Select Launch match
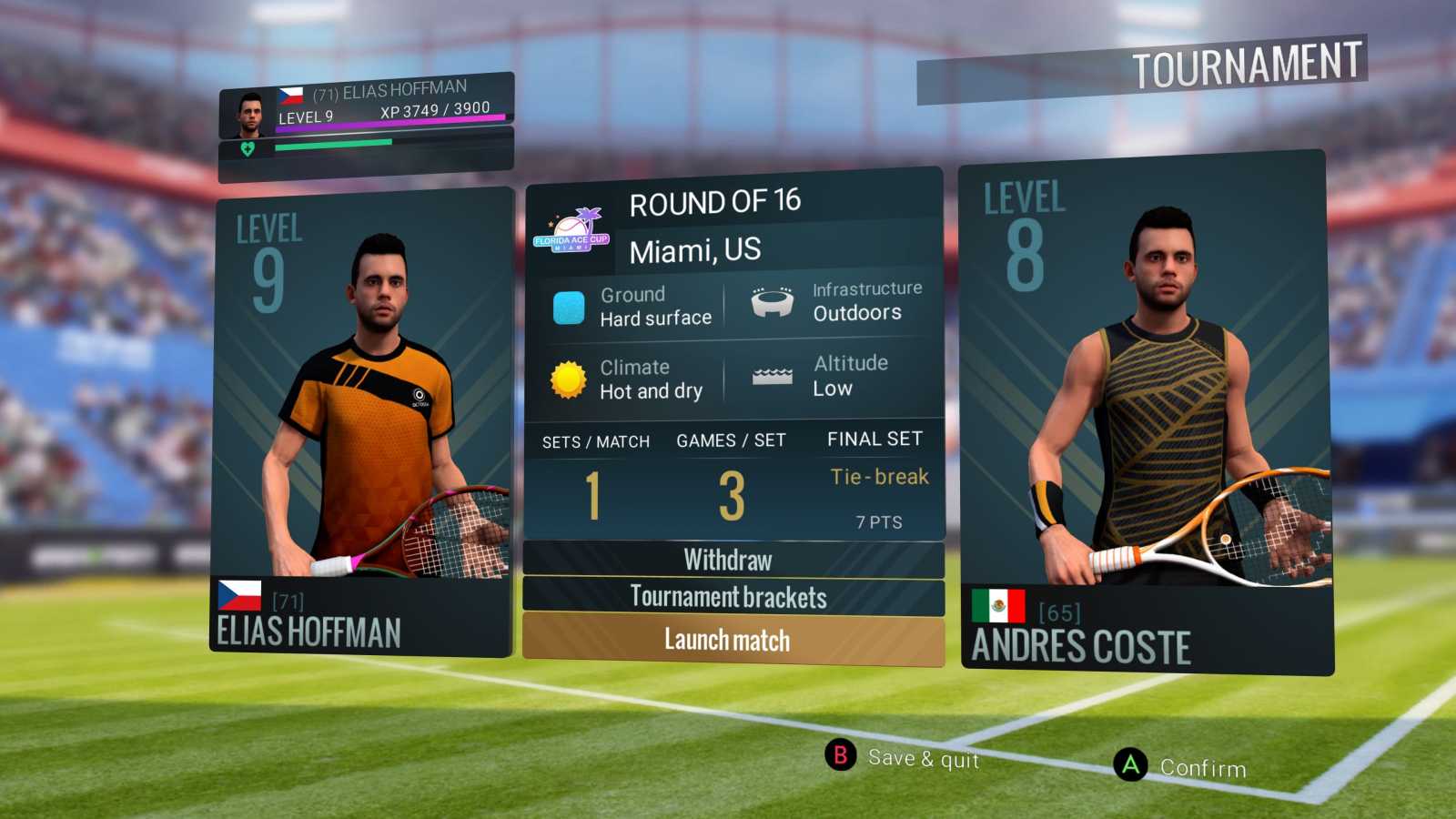 click(x=727, y=641)
